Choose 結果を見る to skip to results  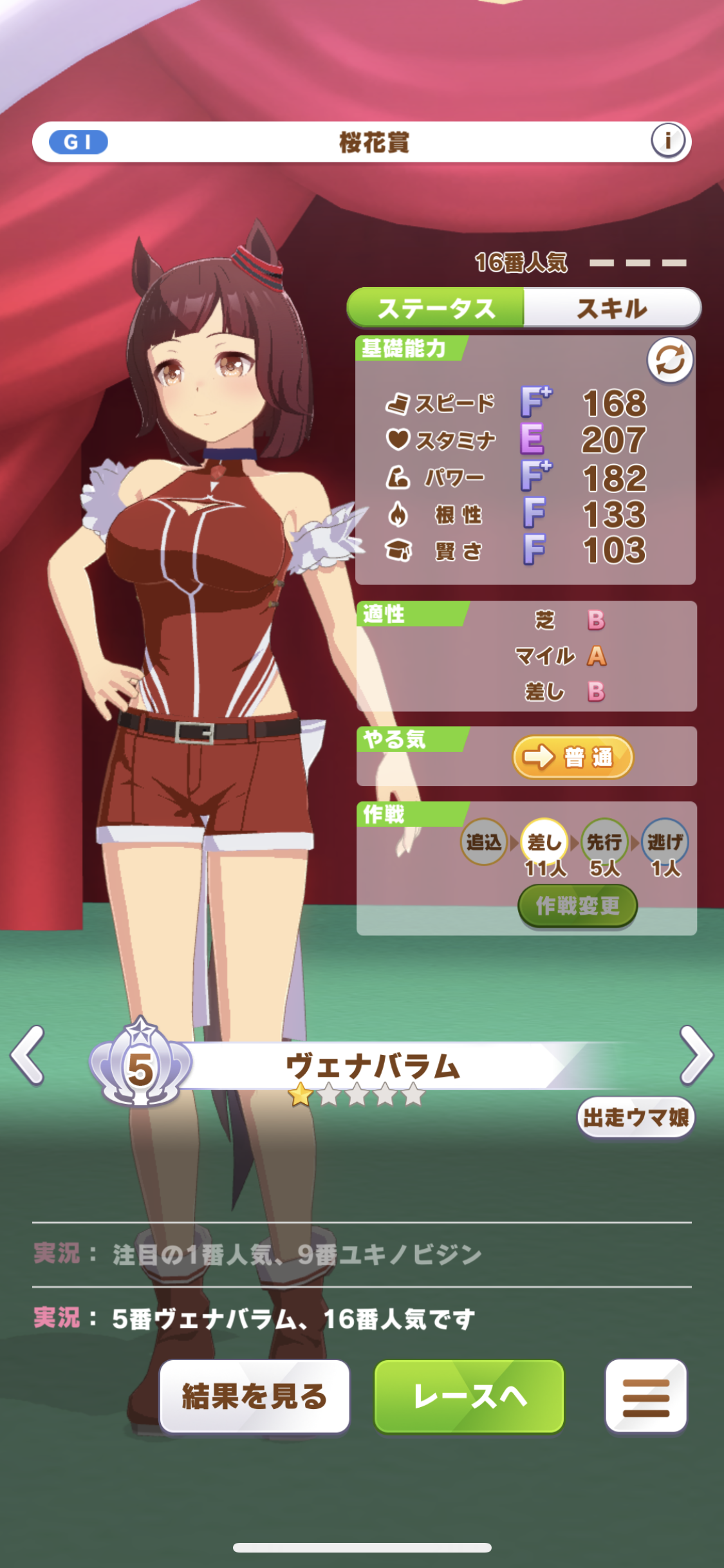coord(255,1396)
